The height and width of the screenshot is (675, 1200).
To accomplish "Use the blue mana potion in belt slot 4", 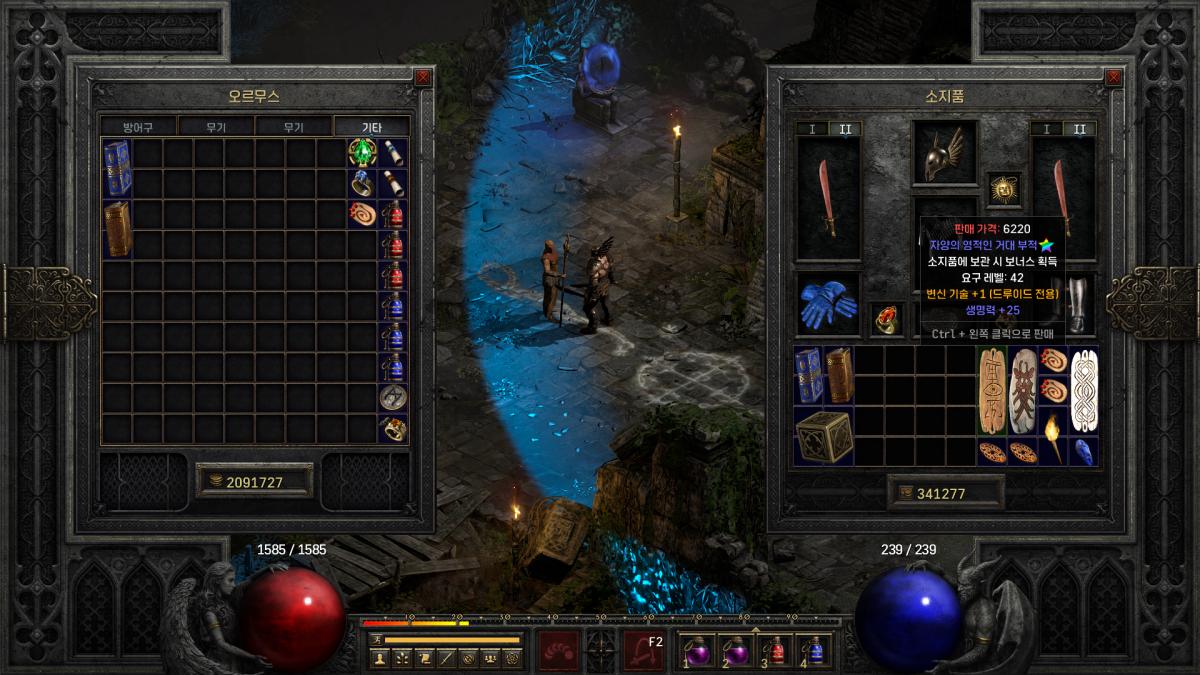I will point(814,650).
